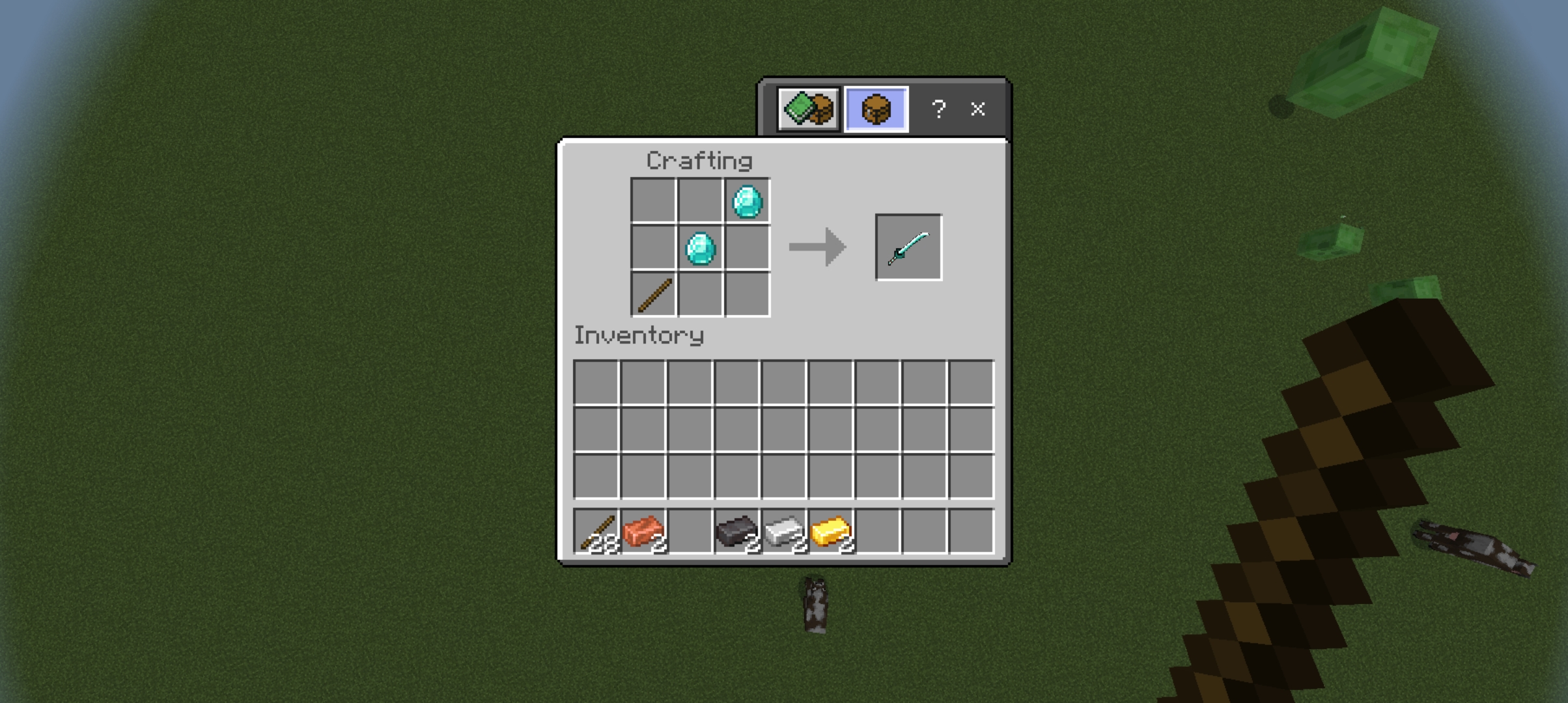1568x703 pixels.
Task: Click the Crafting heading label
Action: pos(701,159)
